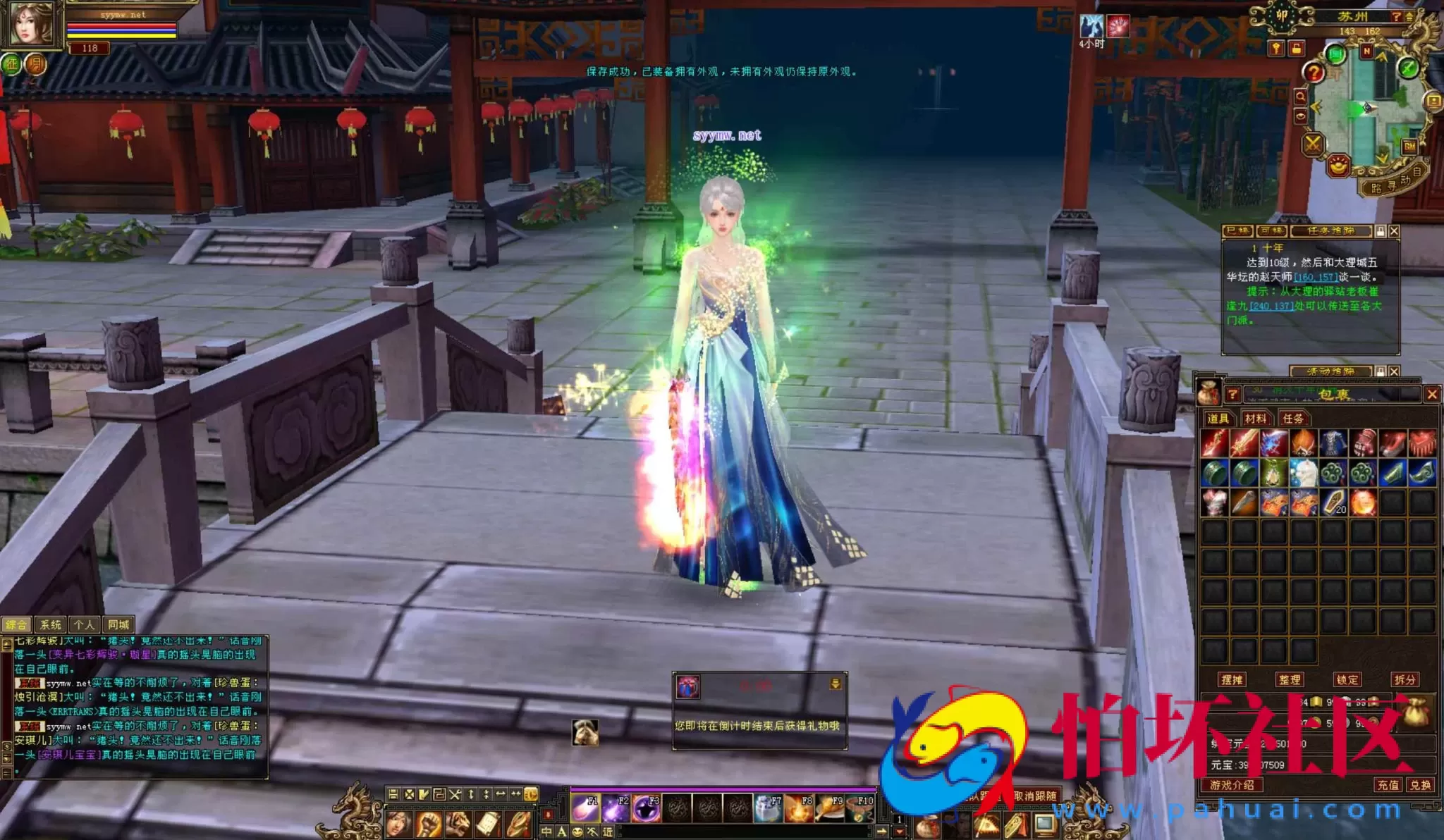The image size is (1444, 840).
Task: Open the 充值 recharge button
Action: coord(1388,785)
